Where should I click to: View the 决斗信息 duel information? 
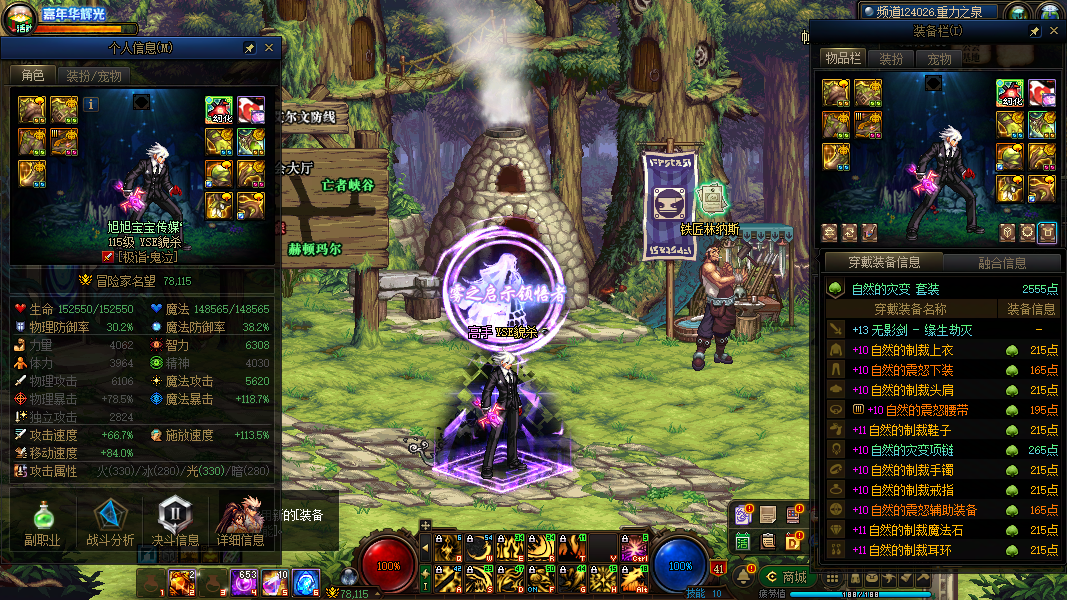174,523
